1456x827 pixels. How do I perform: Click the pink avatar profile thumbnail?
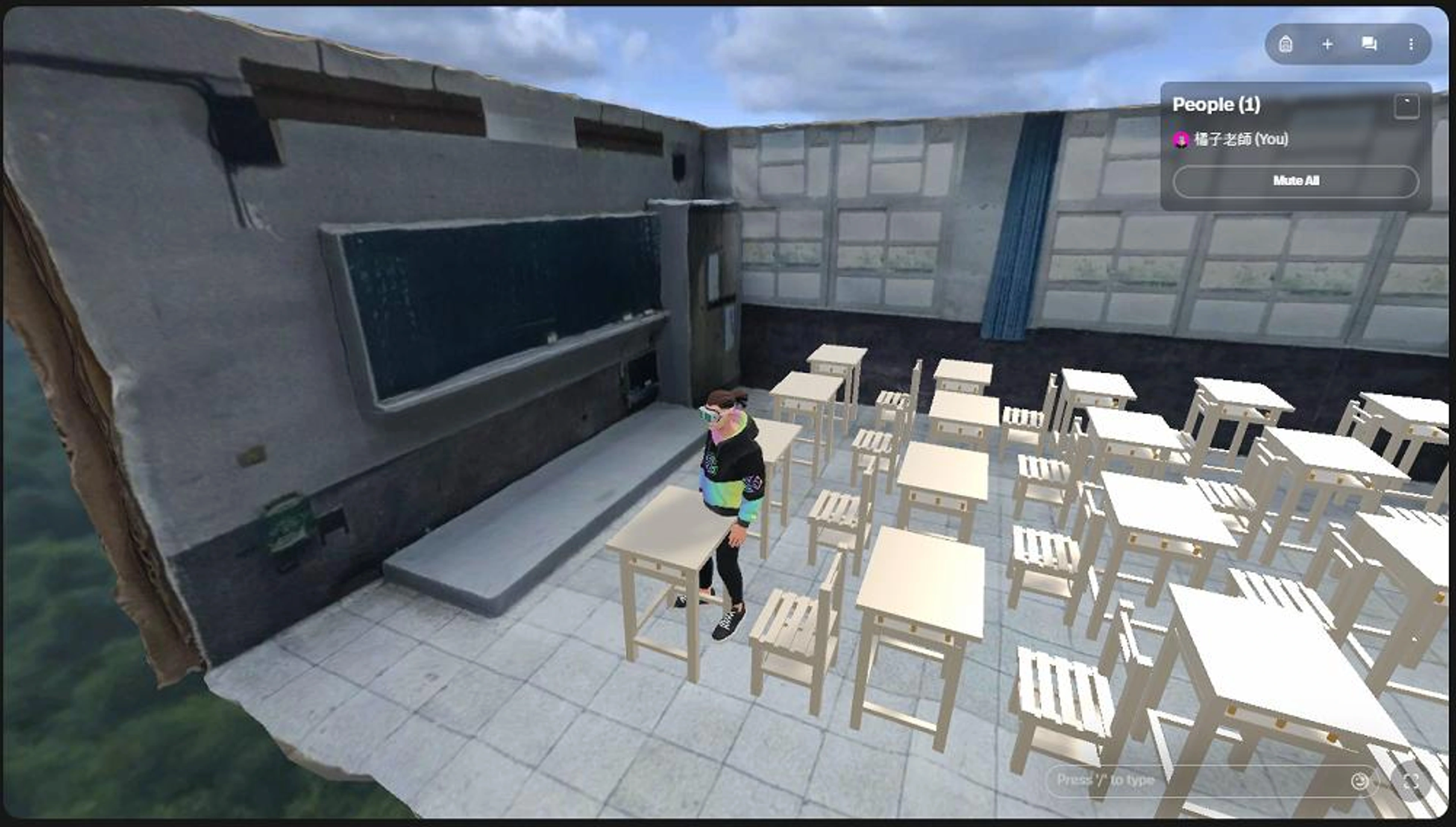coord(1182,140)
